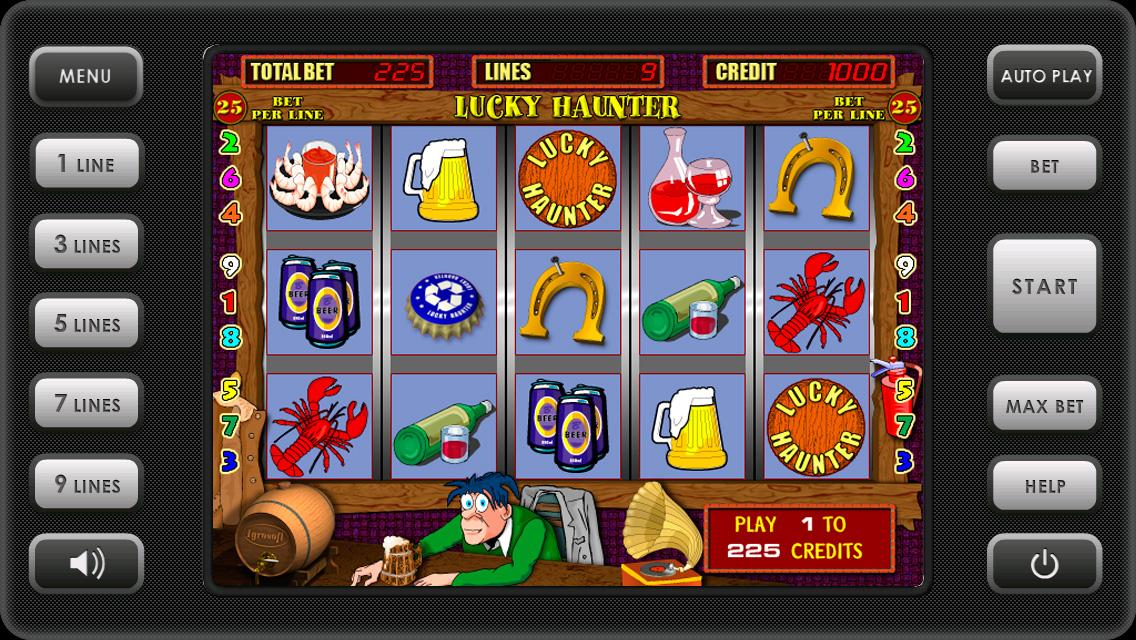Open the HELP screen
The width and height of the screenshot is (1136, 640).
(1045, 486)
